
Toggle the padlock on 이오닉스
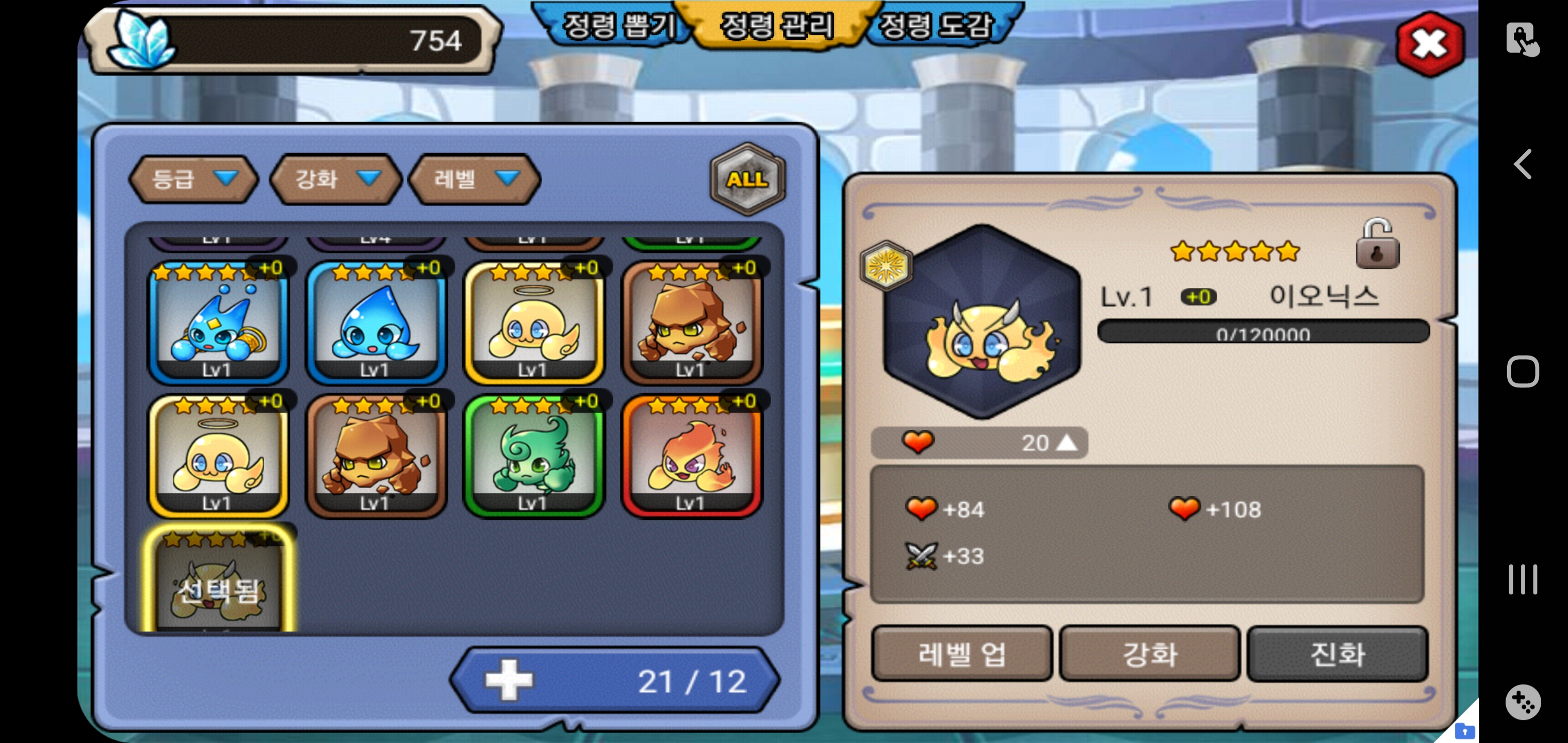point(1377,245)
